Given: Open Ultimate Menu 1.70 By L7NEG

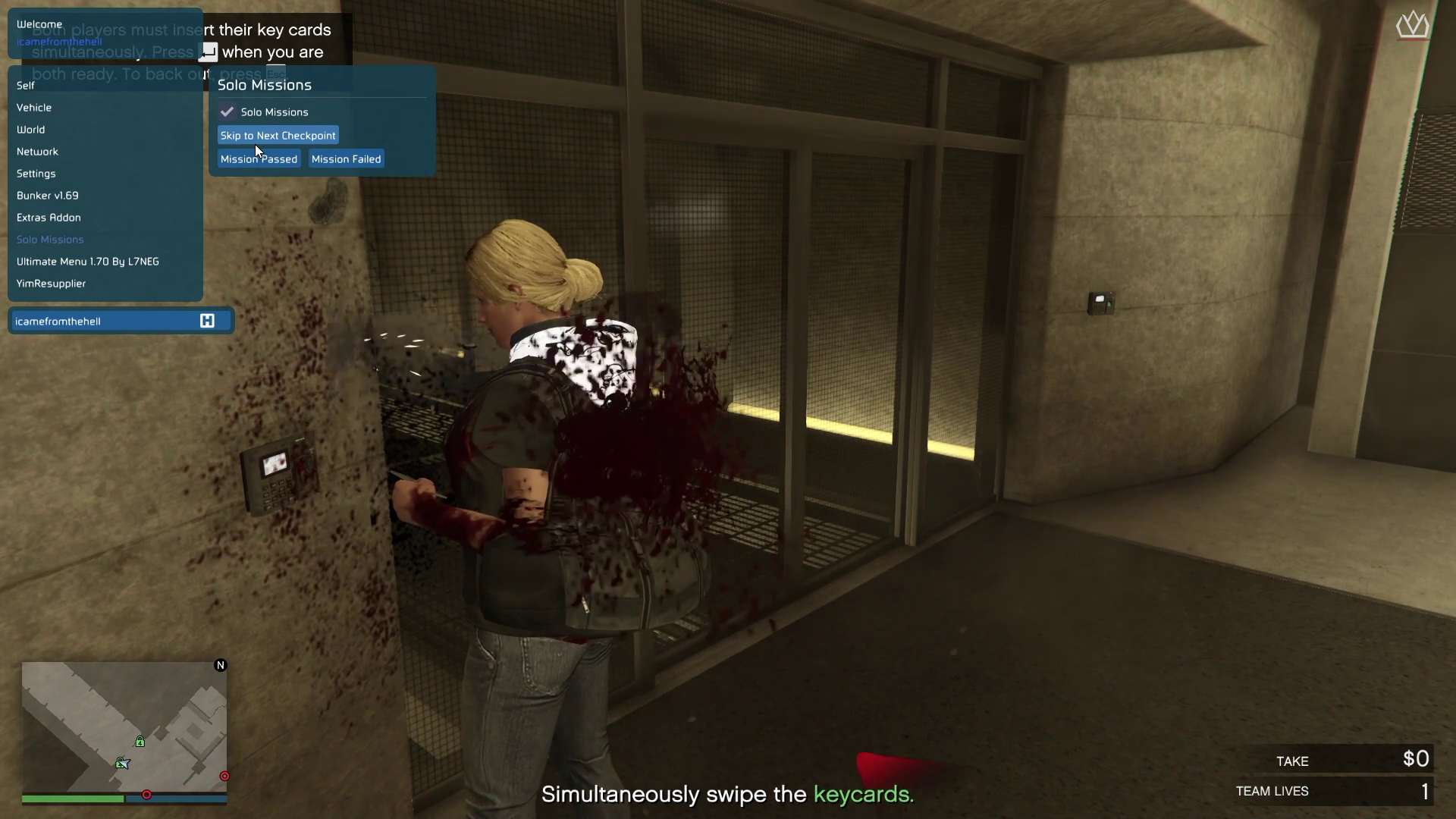Looking at the screenshot, I should pyautogui.click(x=88, y=262).
